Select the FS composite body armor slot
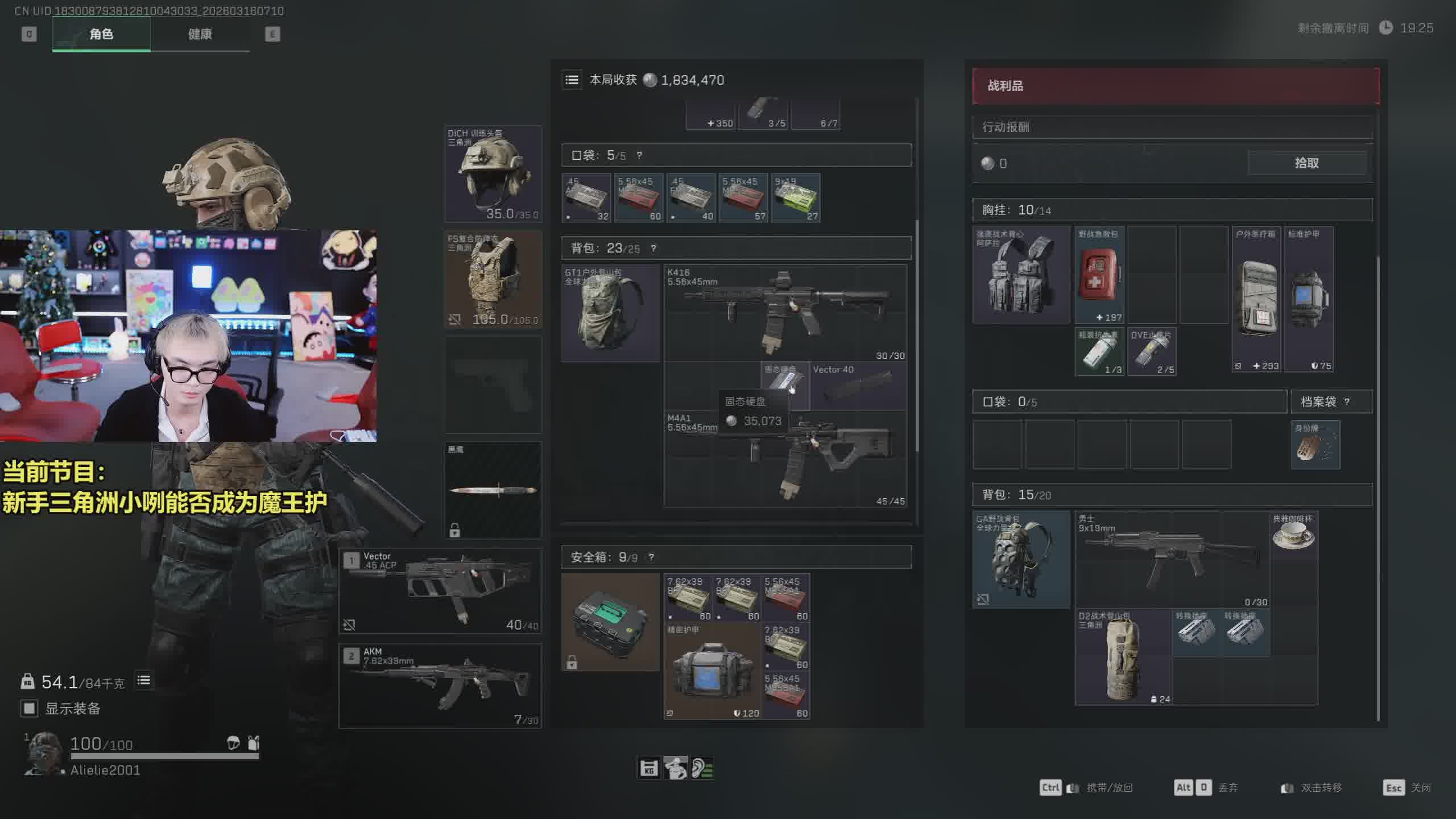 [x=493, y=279]
